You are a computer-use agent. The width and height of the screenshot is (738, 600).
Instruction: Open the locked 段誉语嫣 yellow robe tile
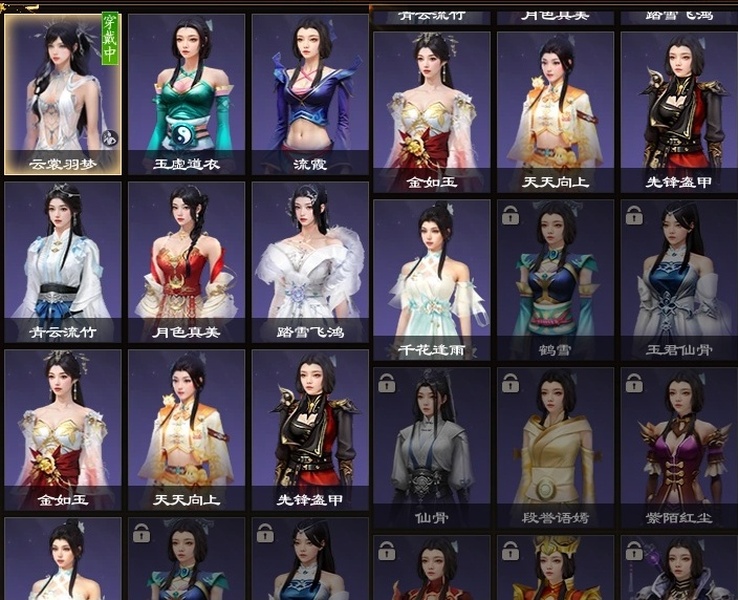click(555, 447)
